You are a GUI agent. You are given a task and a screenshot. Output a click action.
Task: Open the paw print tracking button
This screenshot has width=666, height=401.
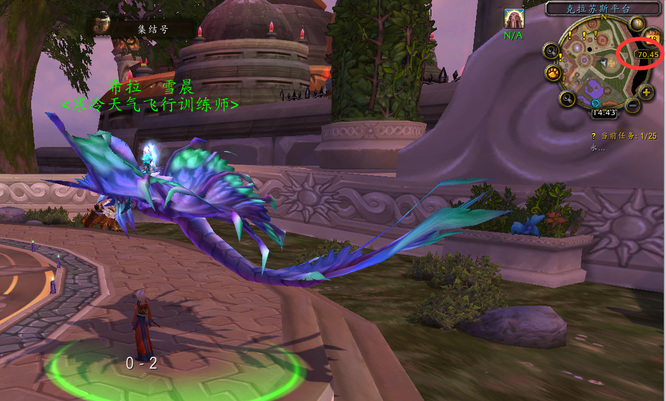pos(551,72)
